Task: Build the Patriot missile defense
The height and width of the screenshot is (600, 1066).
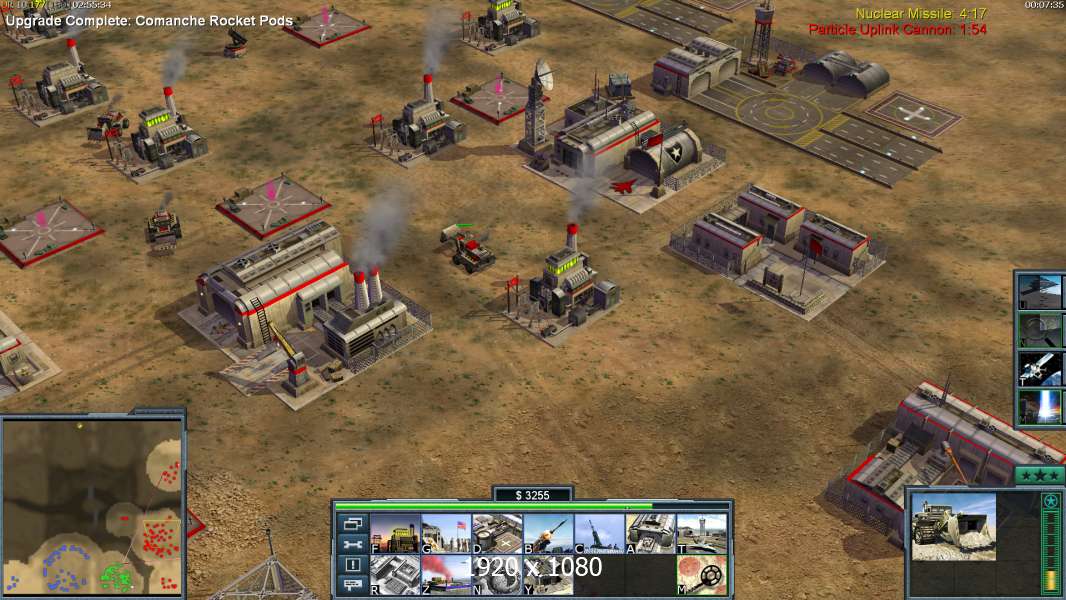Action: pyautogui.click(x=548, y=534)
